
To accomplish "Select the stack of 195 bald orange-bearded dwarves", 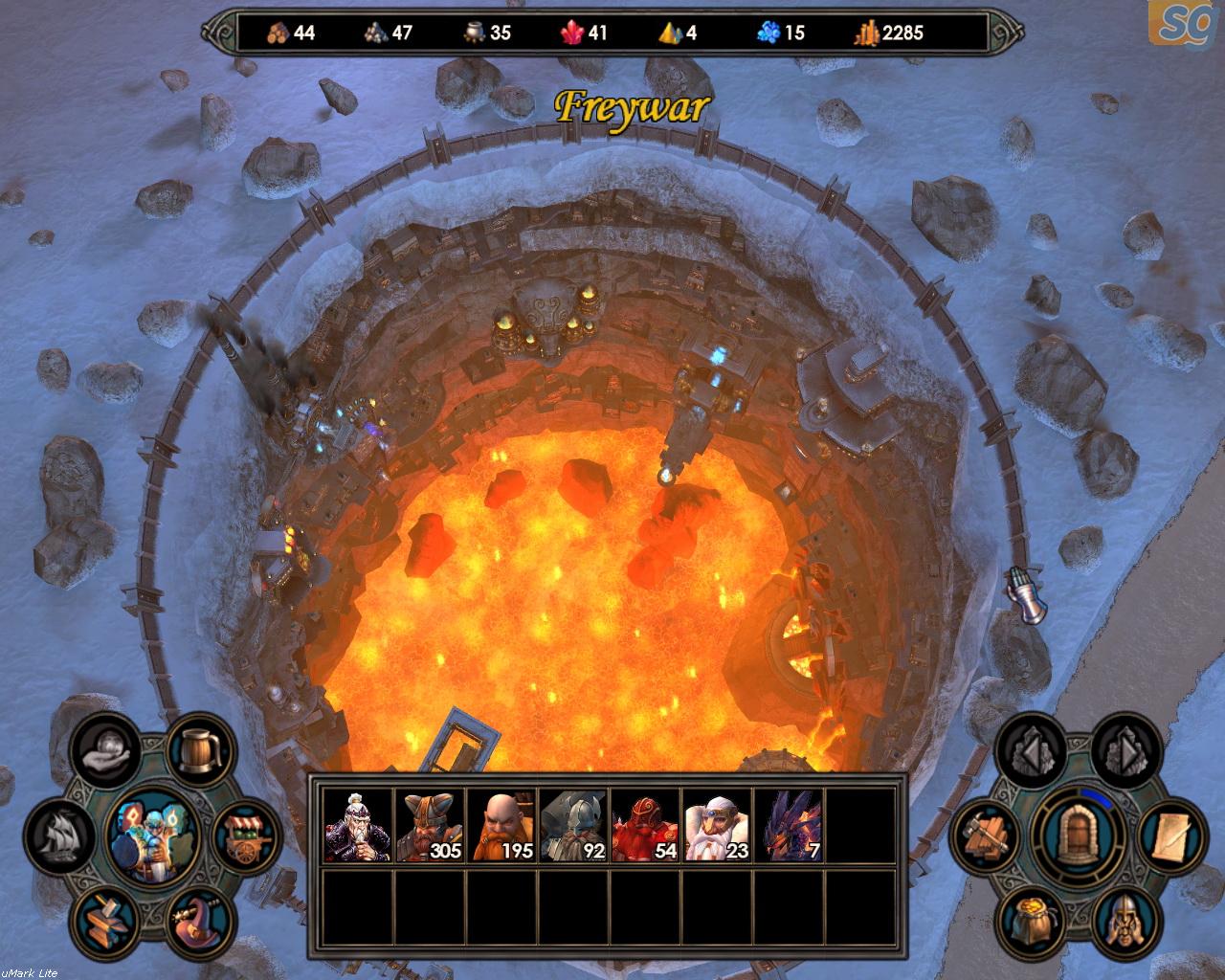I will pyautogui.click(x=501, y=824).
